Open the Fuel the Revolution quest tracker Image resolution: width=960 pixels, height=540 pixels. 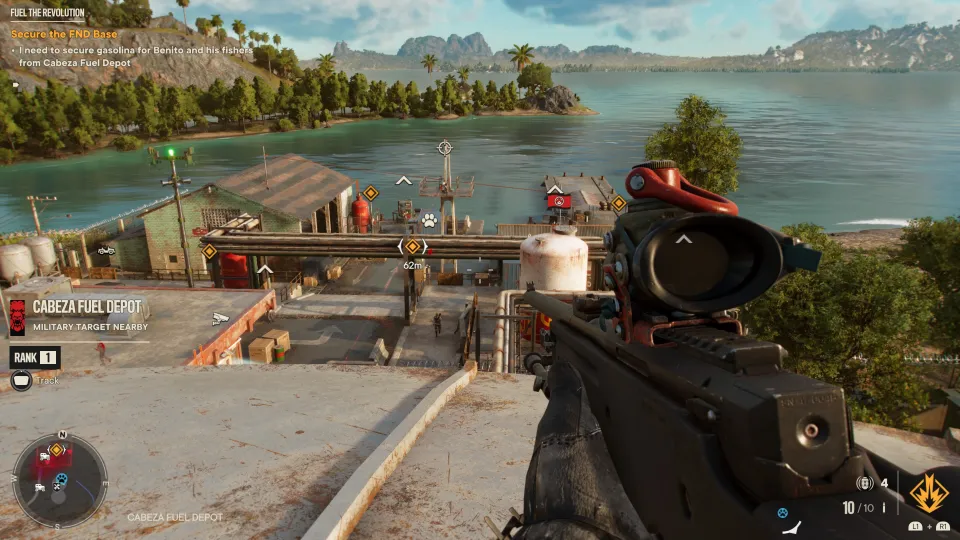(45, 10)
